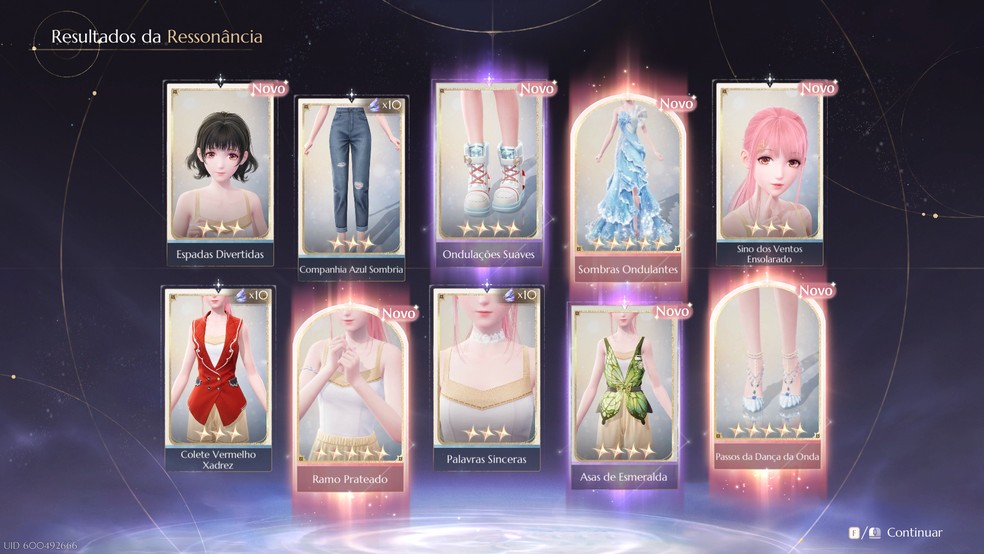Choose the Palavras Sinceras necklace card
This screenshot has width=984, height=554.
[x=486, y=375]
